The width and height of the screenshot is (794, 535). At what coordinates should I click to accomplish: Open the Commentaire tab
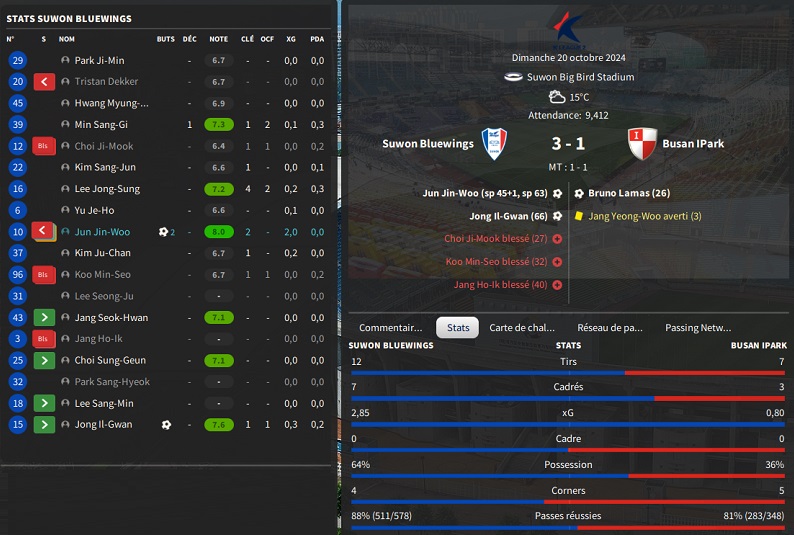[x=390, y=327]
